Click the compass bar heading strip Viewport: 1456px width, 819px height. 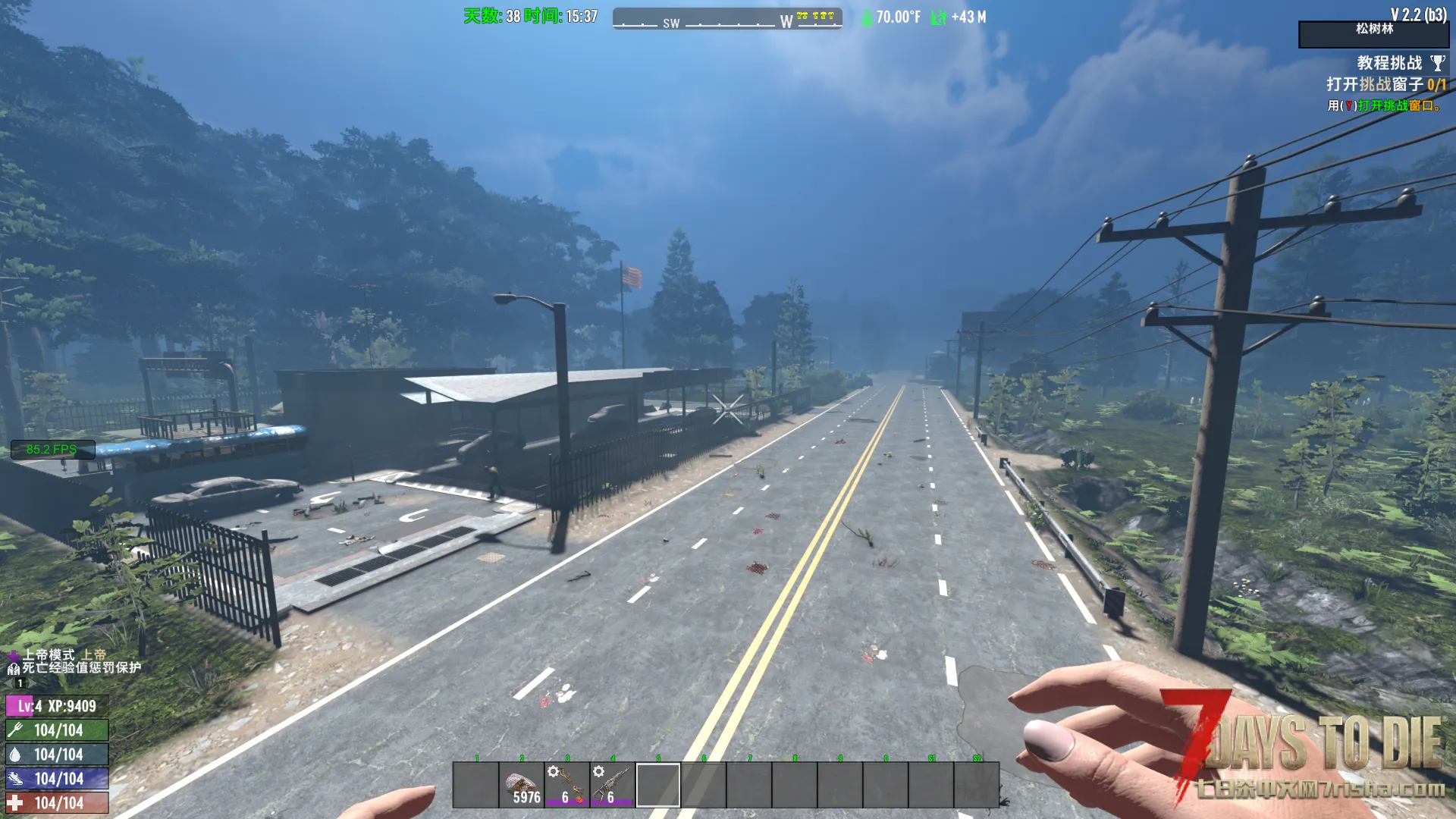pyautogui.click(x=727, y=19)
